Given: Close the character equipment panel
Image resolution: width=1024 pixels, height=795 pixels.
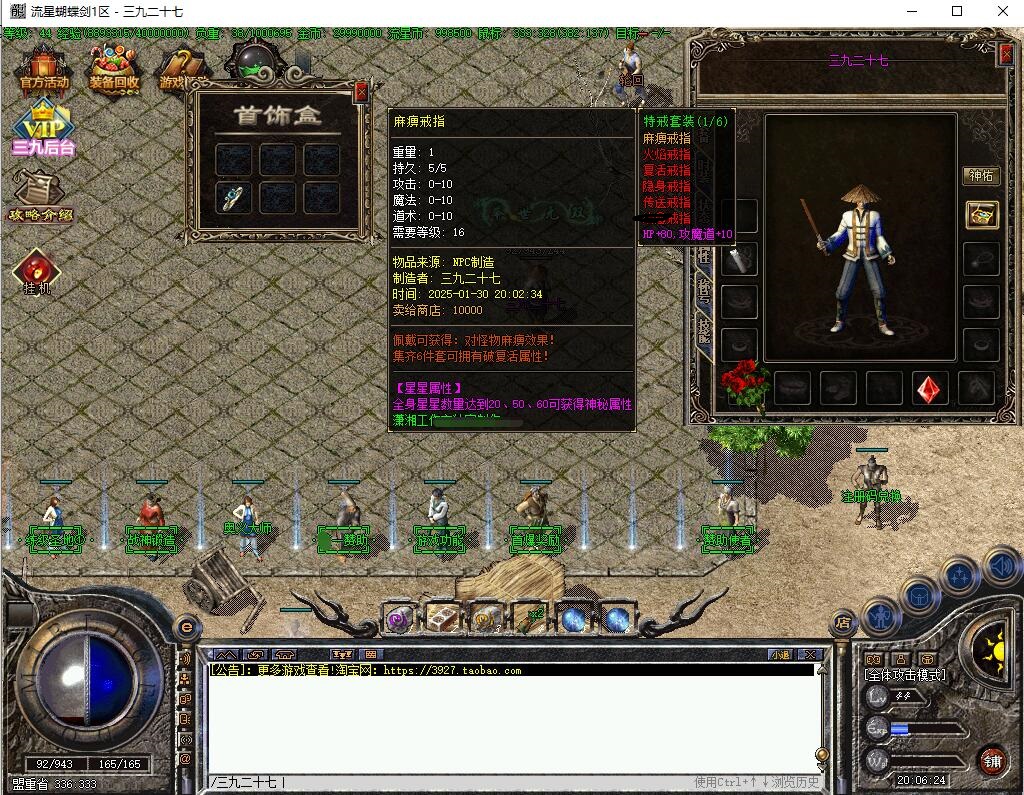Looking at the screenshot, I should tap(1006, 55).
